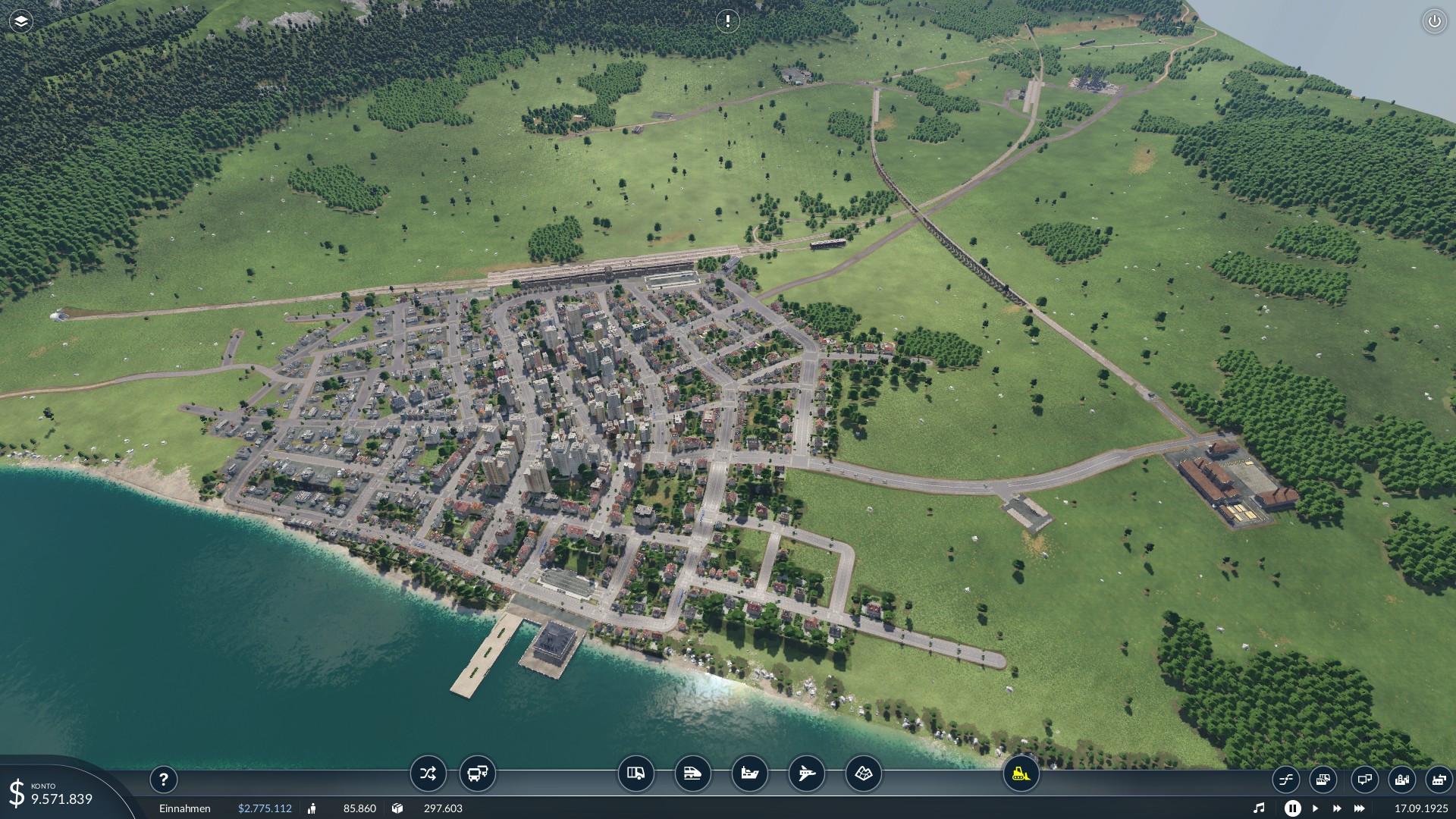Open the question mark help button
Screen dimensions: 1456x819
(163, 779)
